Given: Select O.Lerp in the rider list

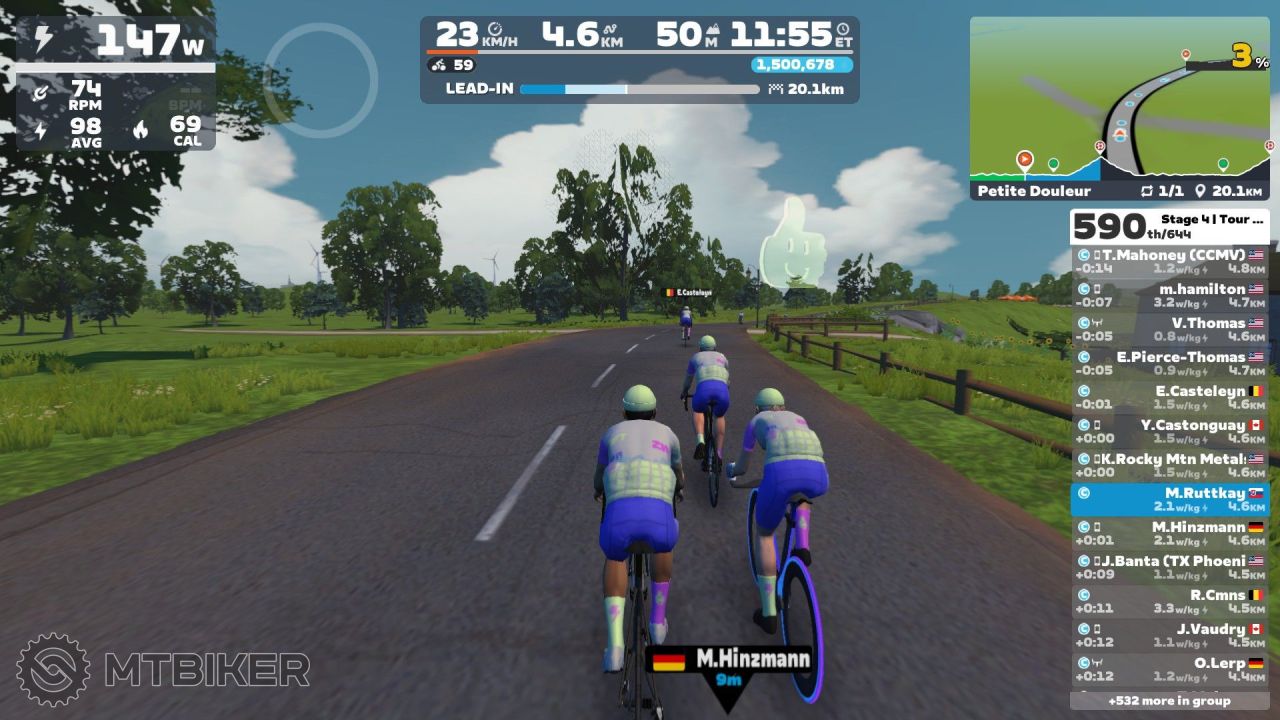Looking at the screenshot, I should coord(1169,669).
